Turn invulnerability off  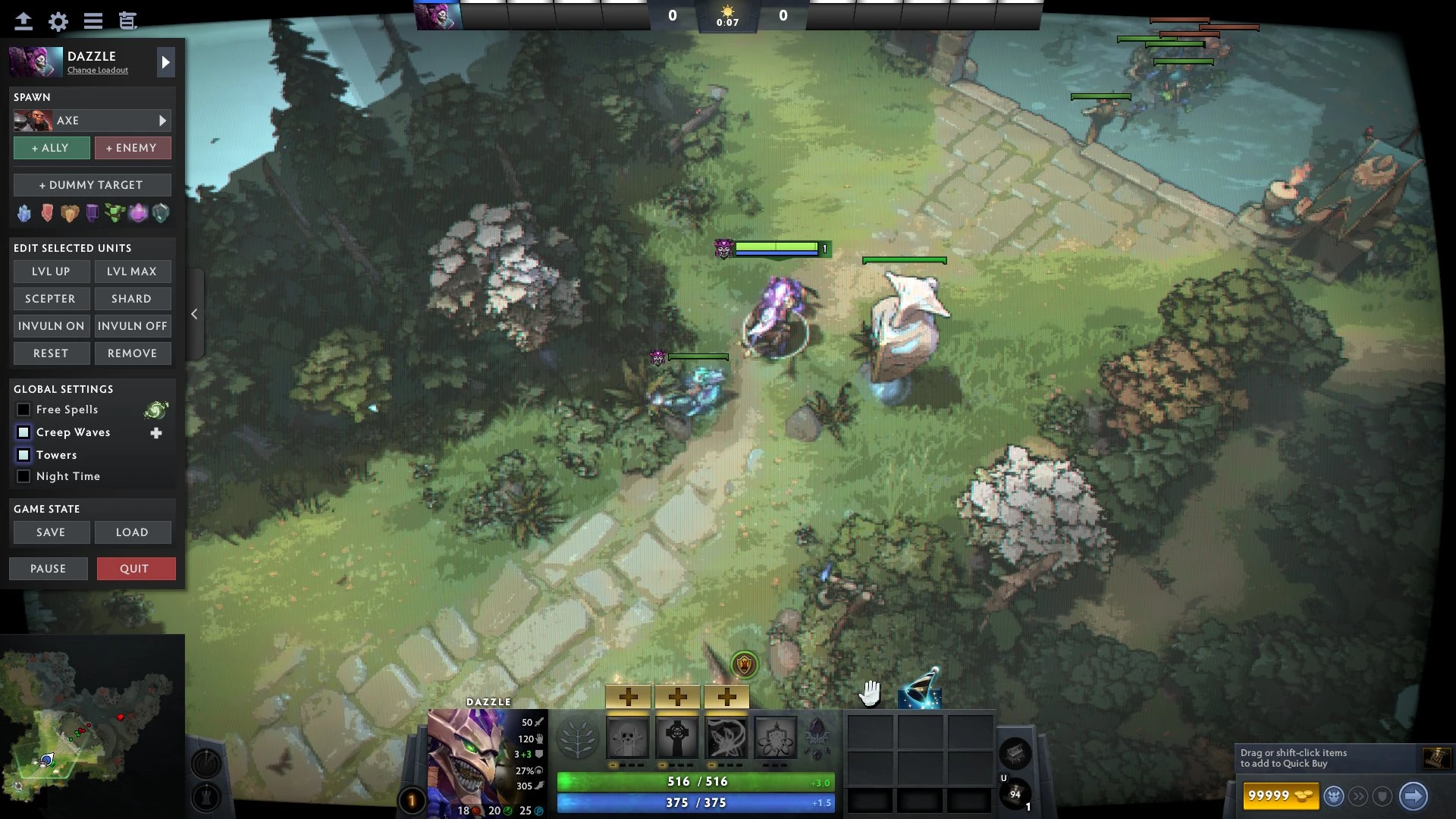(x=132, y=326)
